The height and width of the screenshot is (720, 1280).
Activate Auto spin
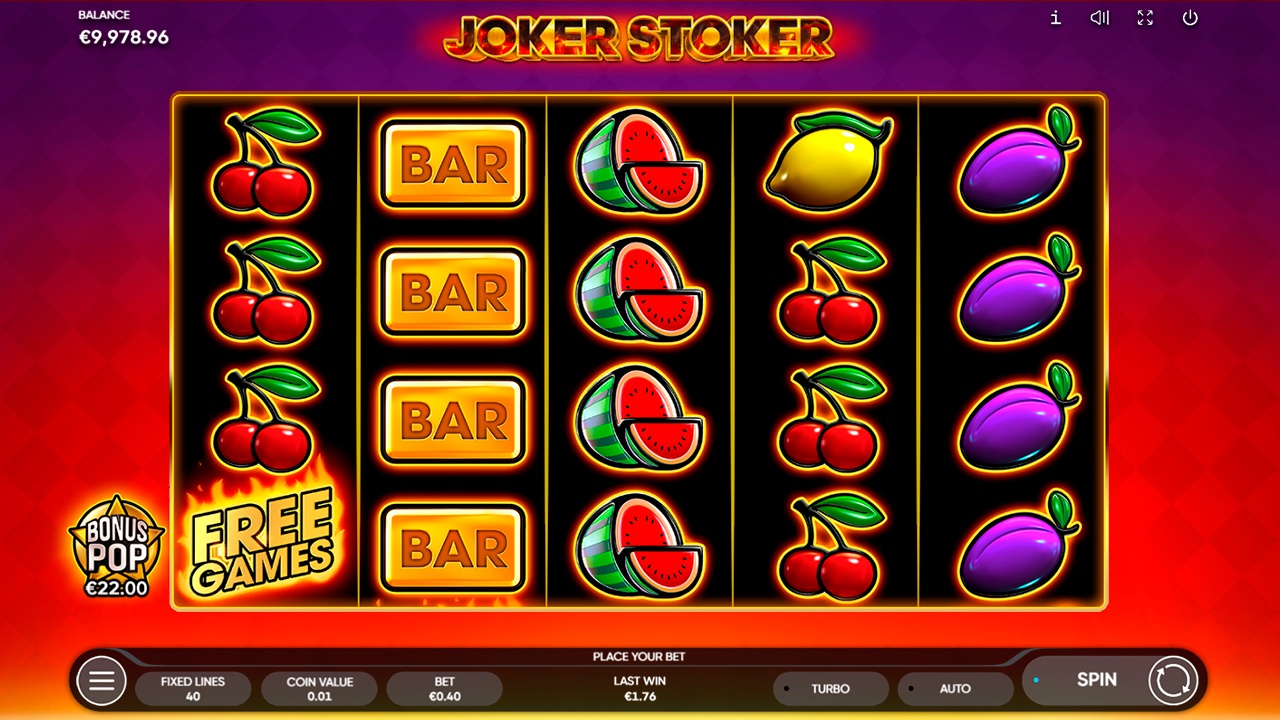click(x=956, y=688)
